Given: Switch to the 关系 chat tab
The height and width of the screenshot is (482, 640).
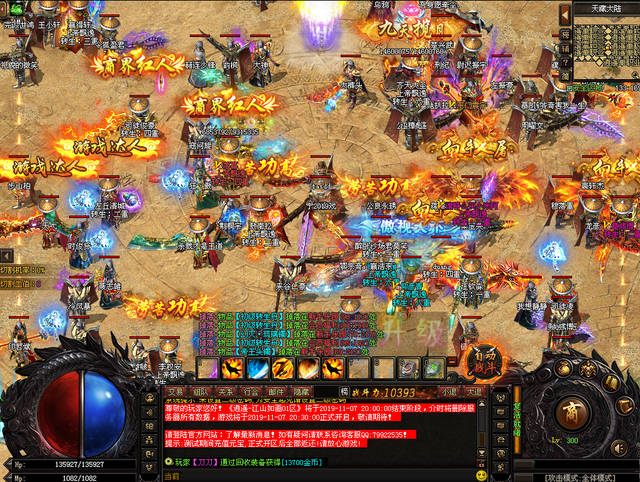Looking at the screenshot, I should click(x=226, y=392).
